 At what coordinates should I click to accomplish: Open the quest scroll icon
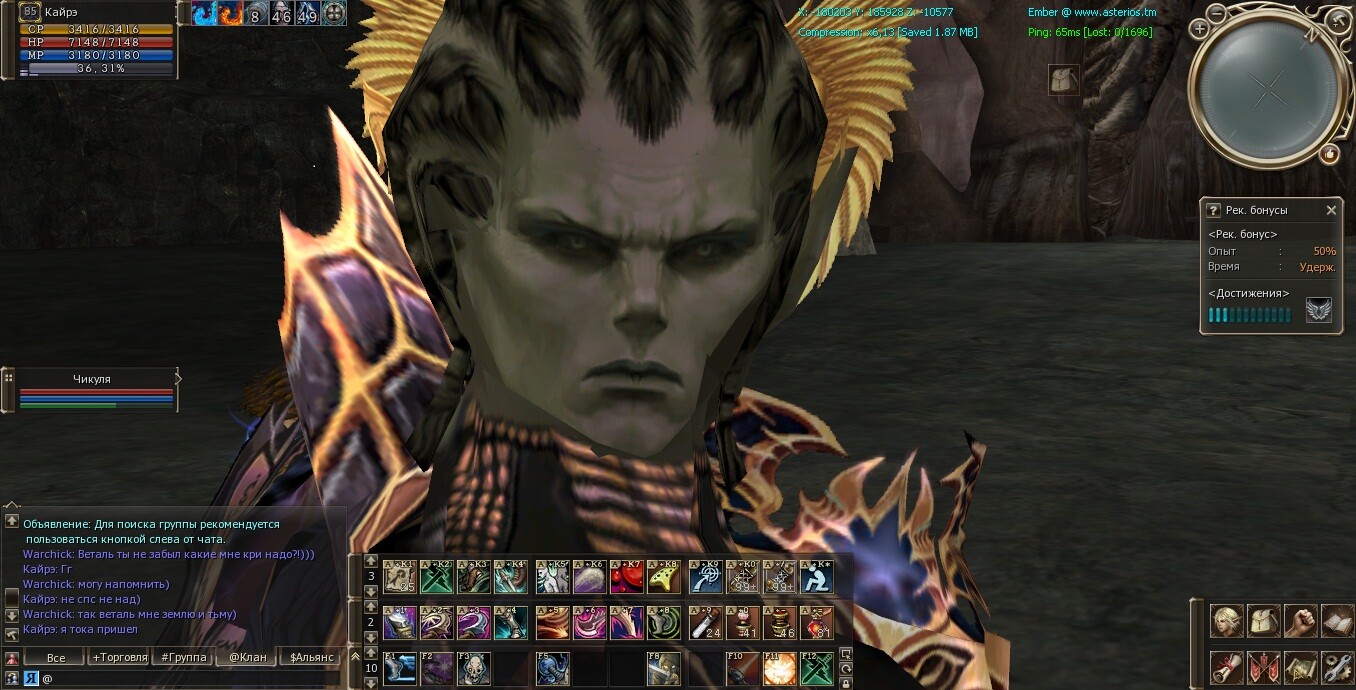1227,666
